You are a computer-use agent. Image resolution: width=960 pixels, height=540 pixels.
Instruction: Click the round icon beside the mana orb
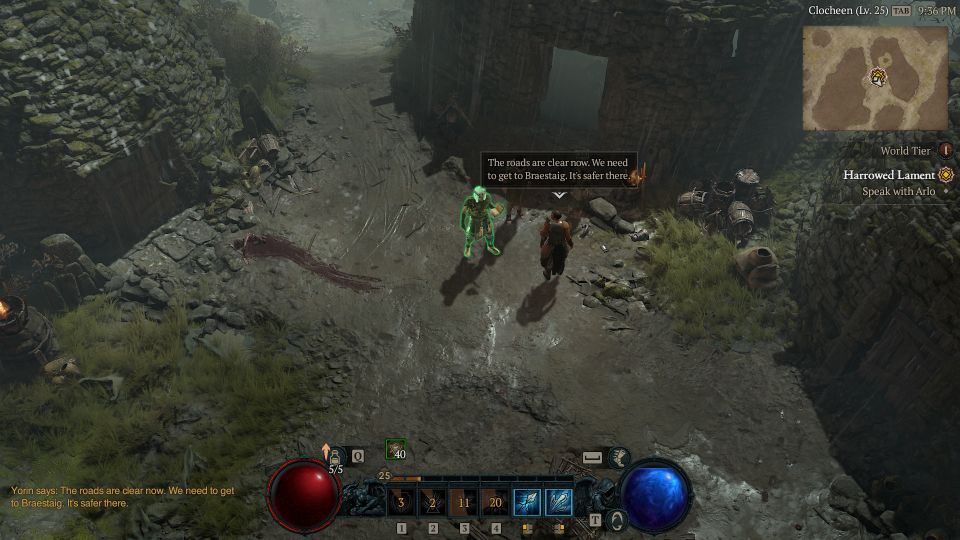pos(618,519)
